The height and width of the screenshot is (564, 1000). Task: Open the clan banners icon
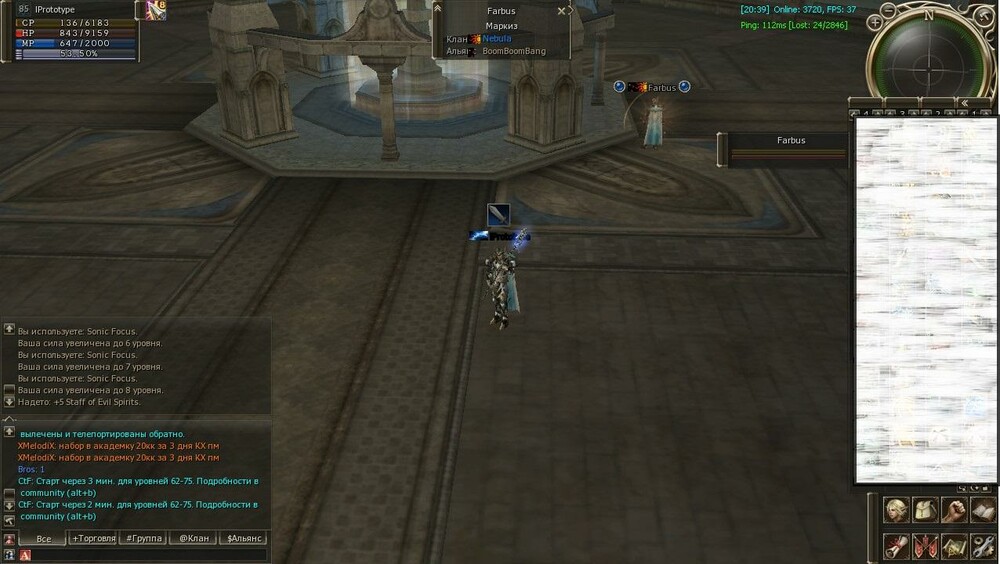925,546
